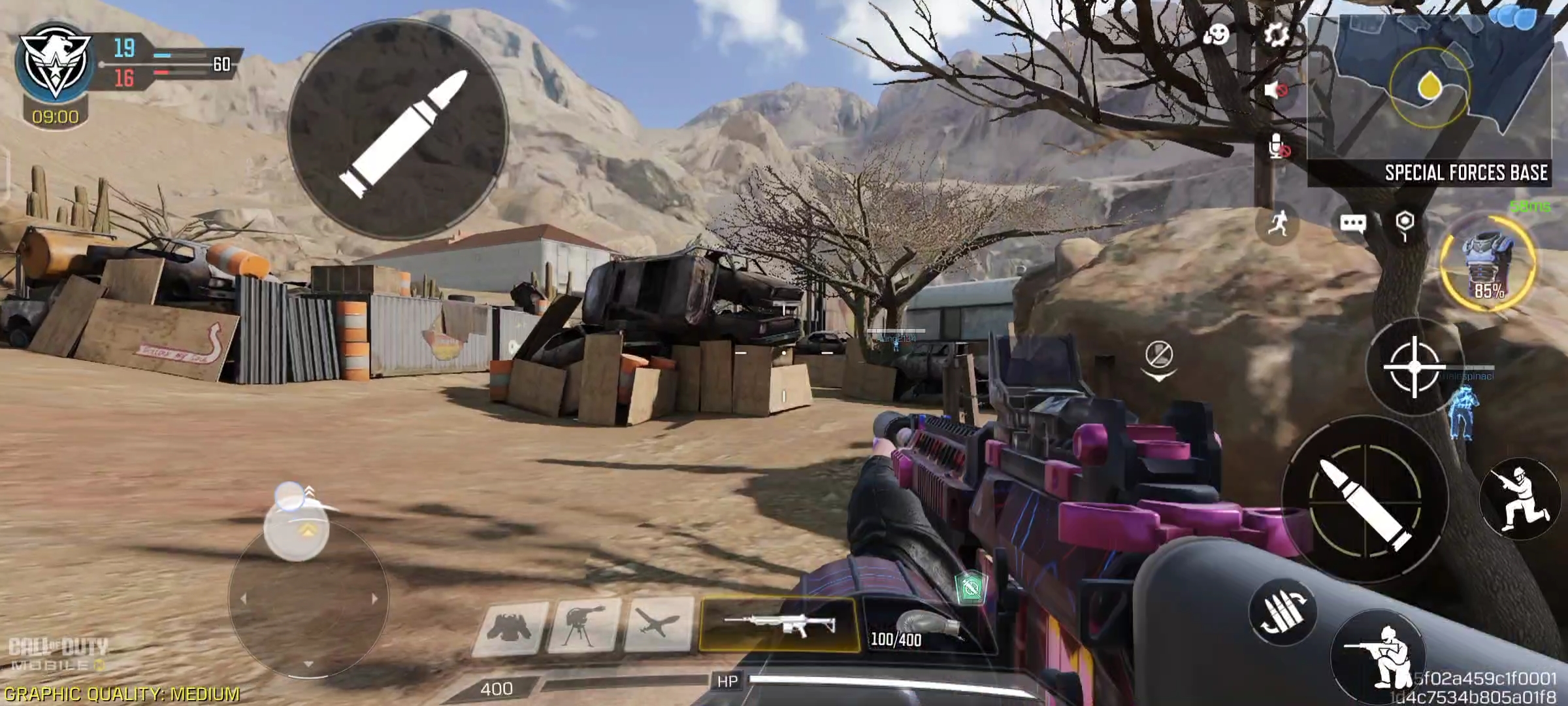This screenshot has height=706, width=1568.
Task: Tap the location ping marker icon
Action: pos(1405,224)
